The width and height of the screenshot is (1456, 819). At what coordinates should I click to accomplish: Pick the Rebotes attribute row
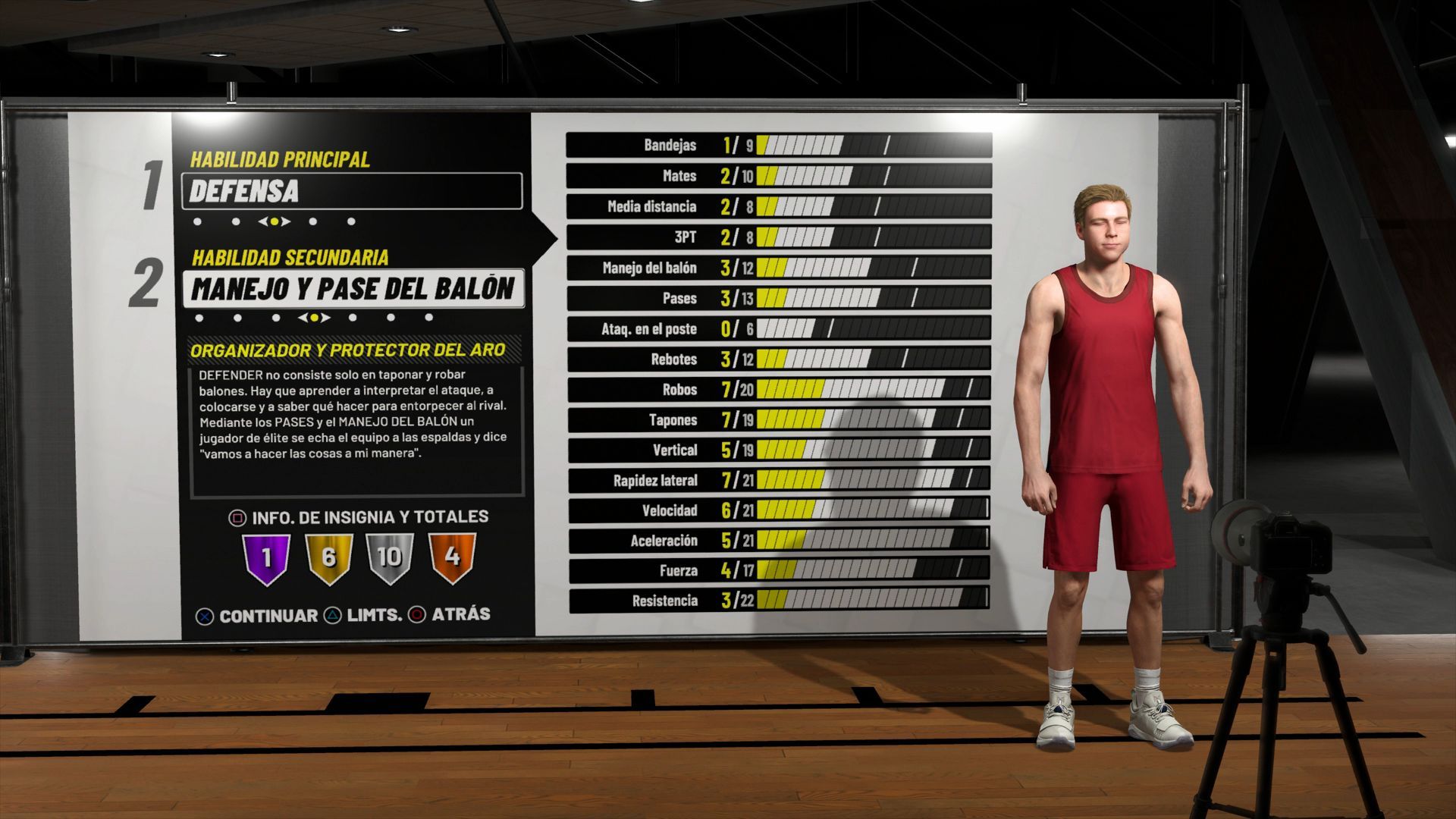(779, 359)
